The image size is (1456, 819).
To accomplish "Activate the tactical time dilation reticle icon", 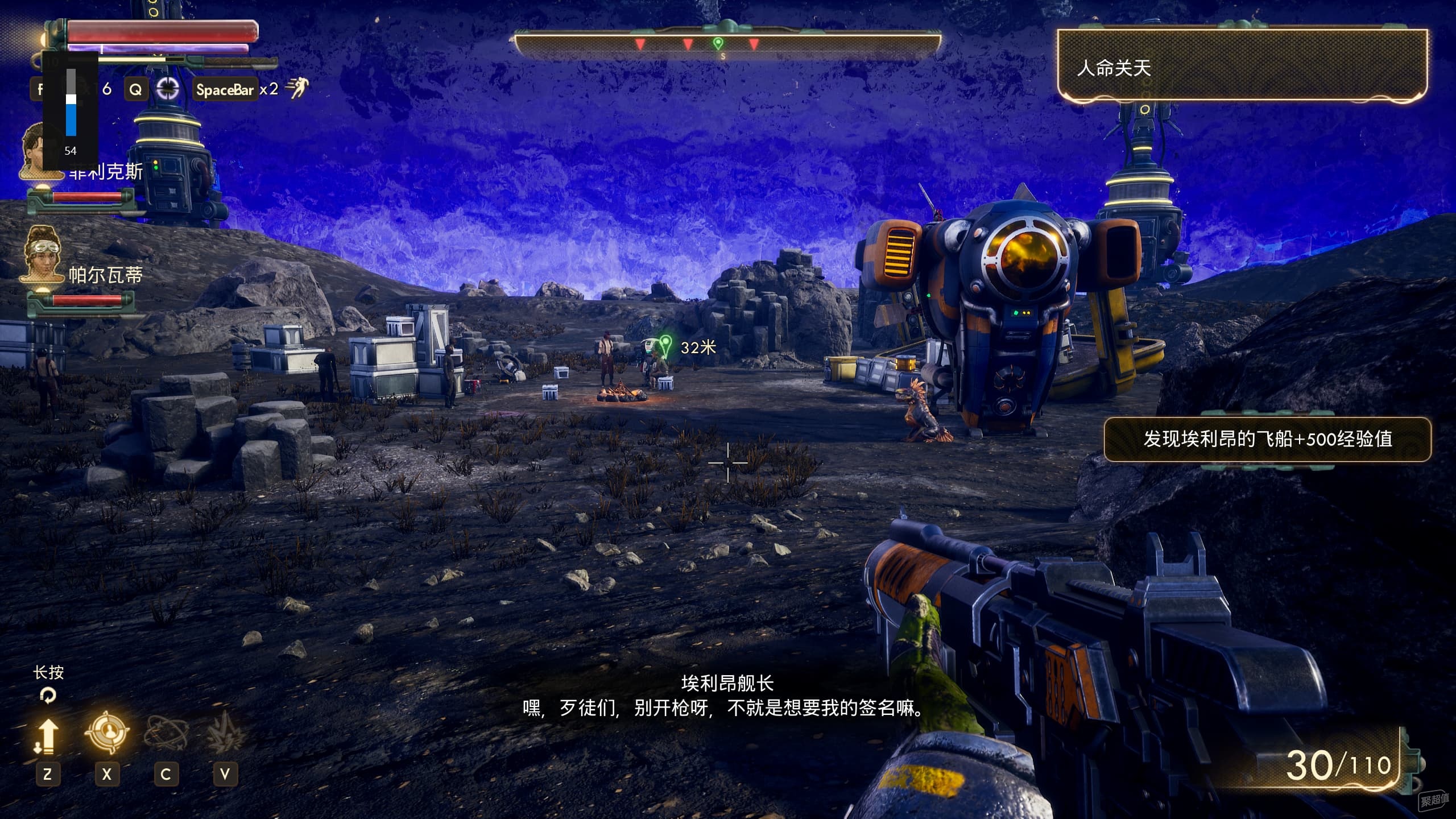I will click(168, 89).
